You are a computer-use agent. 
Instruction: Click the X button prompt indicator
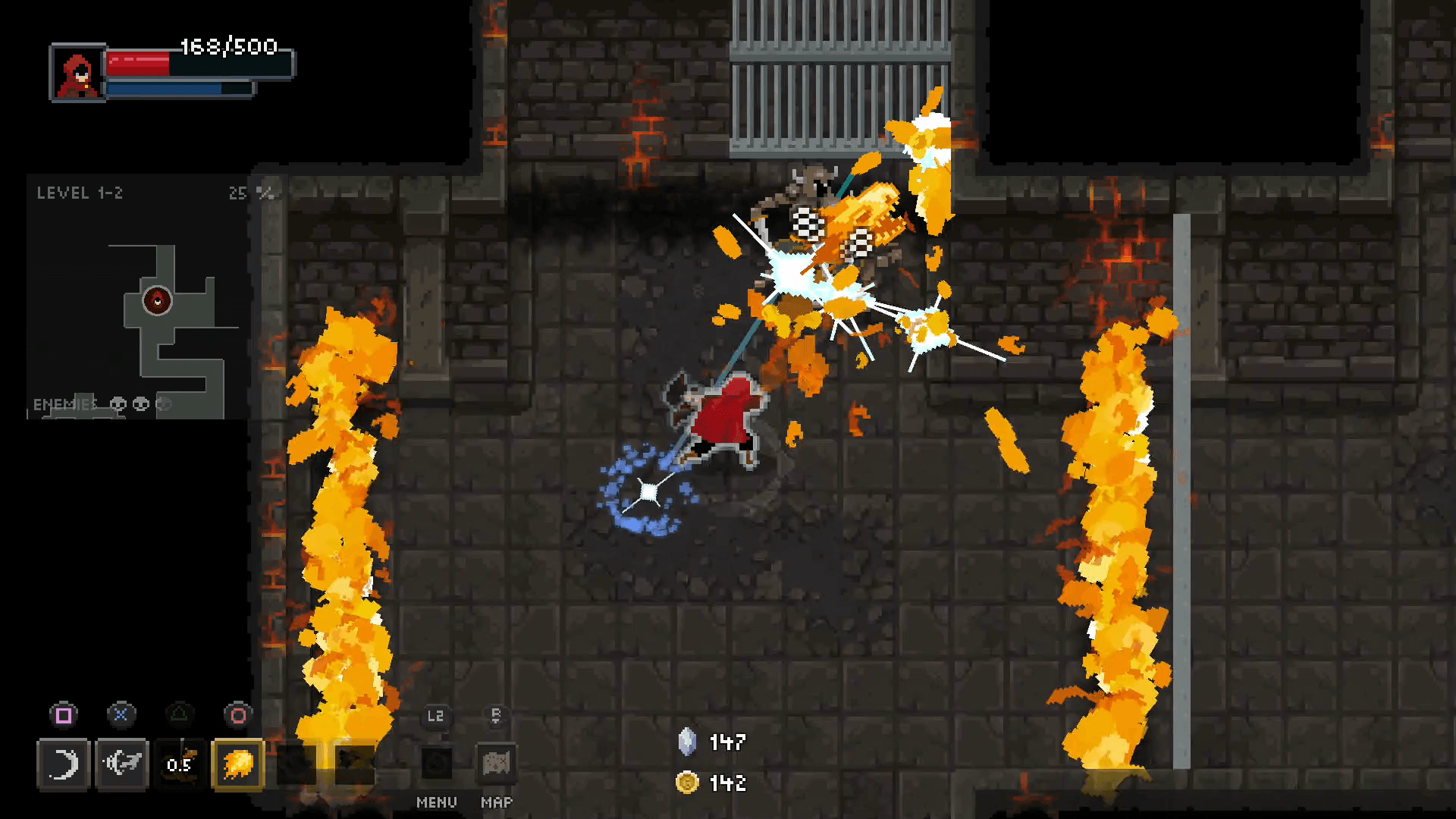[x=121, y=714]
